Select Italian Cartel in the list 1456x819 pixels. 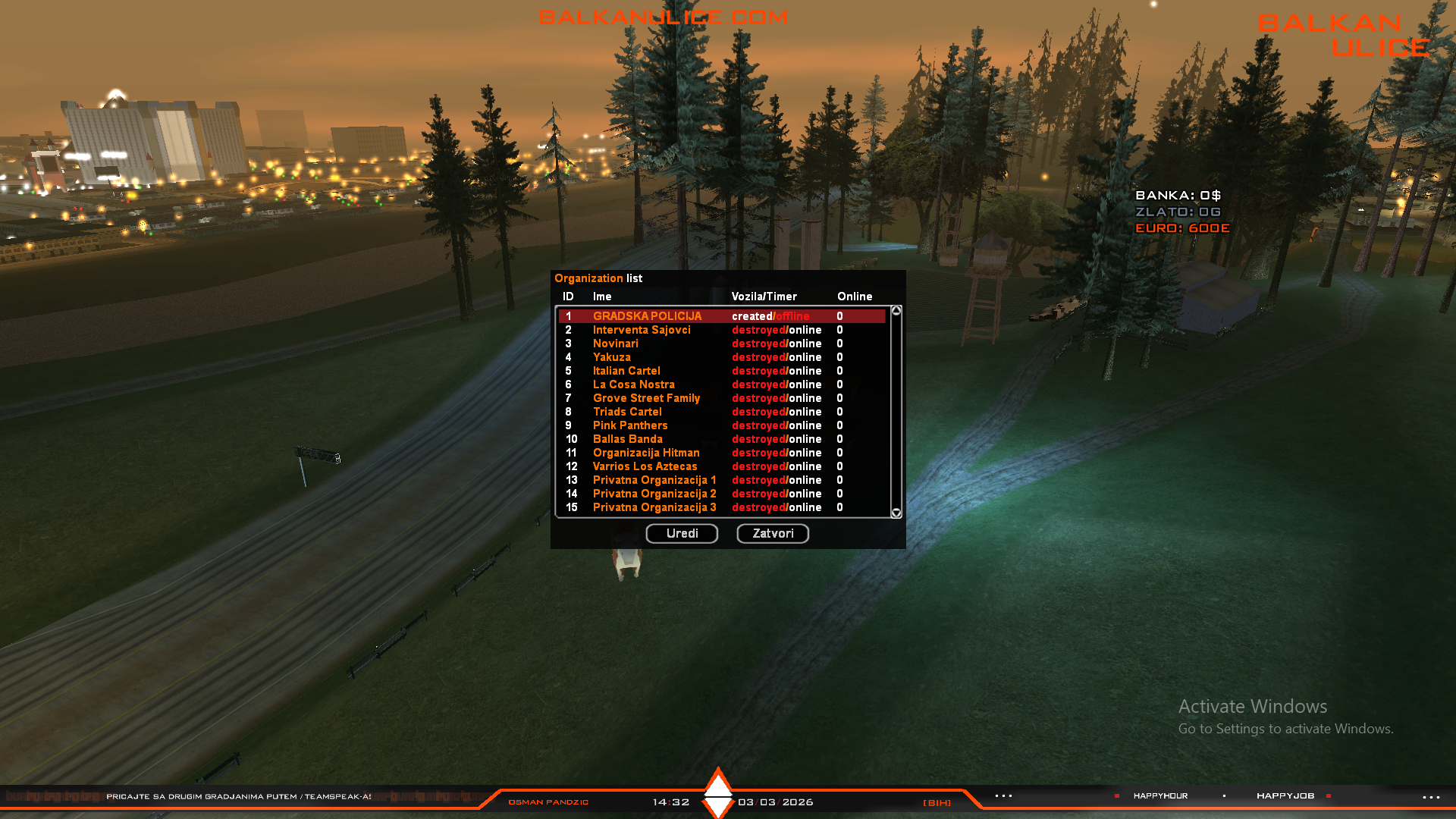tap(626, 371)
